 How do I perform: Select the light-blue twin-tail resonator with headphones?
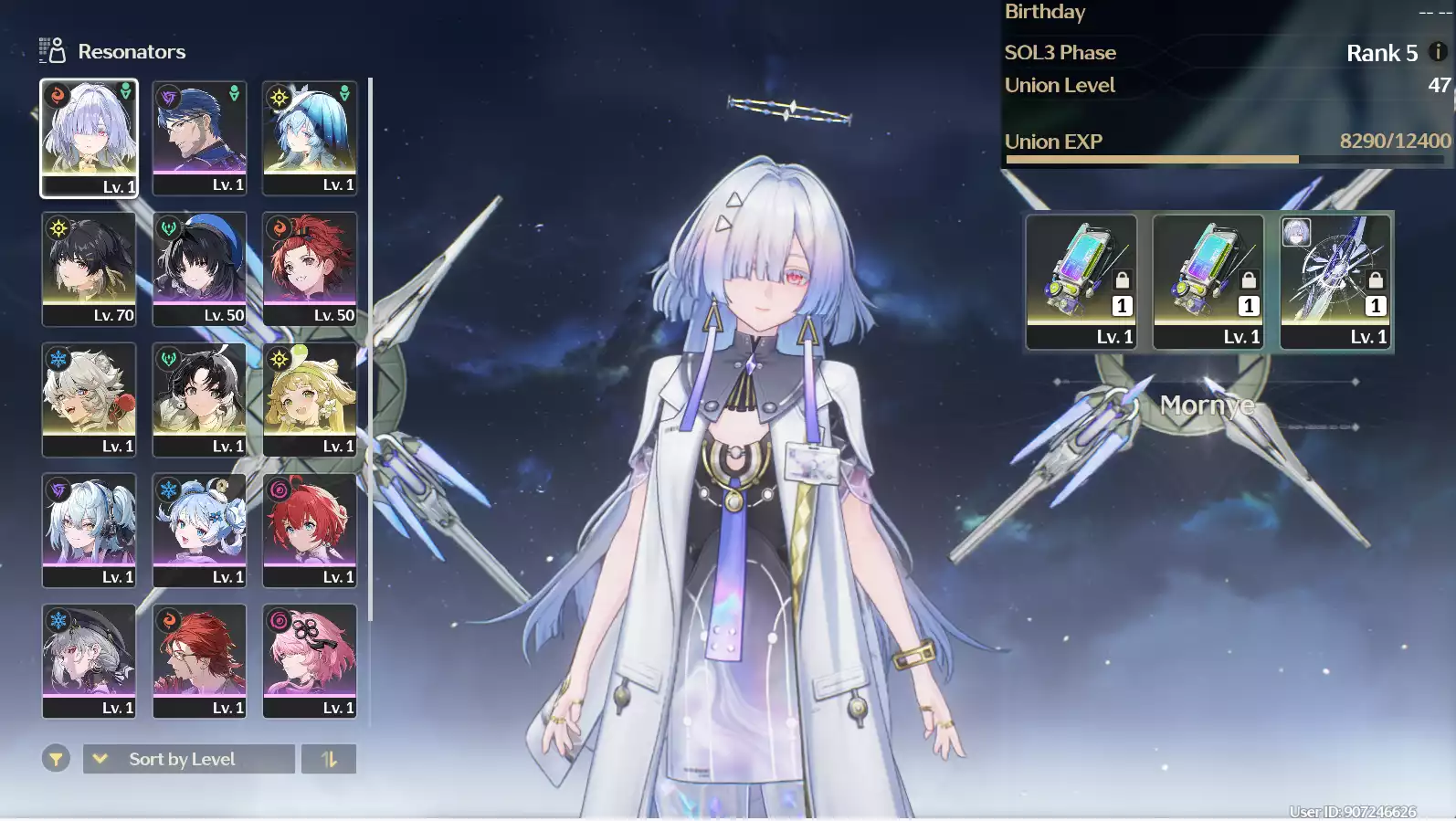[89, 530]
